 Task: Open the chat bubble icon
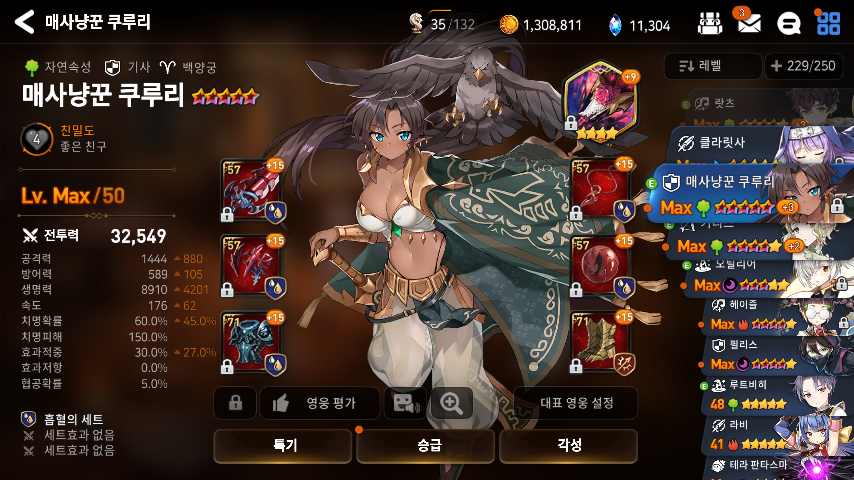[788, 23]
